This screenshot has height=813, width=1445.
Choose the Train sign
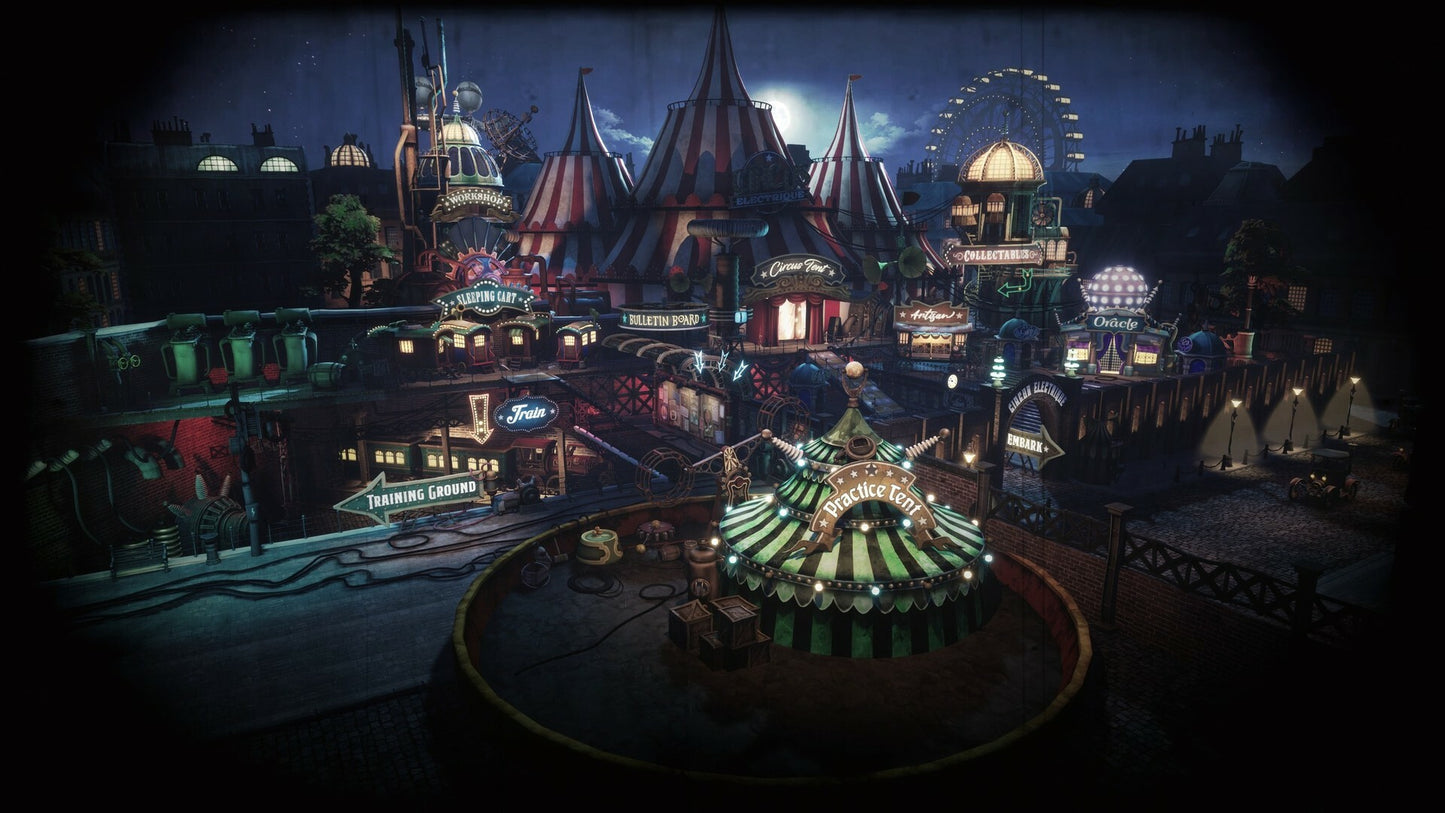[526, 412]
